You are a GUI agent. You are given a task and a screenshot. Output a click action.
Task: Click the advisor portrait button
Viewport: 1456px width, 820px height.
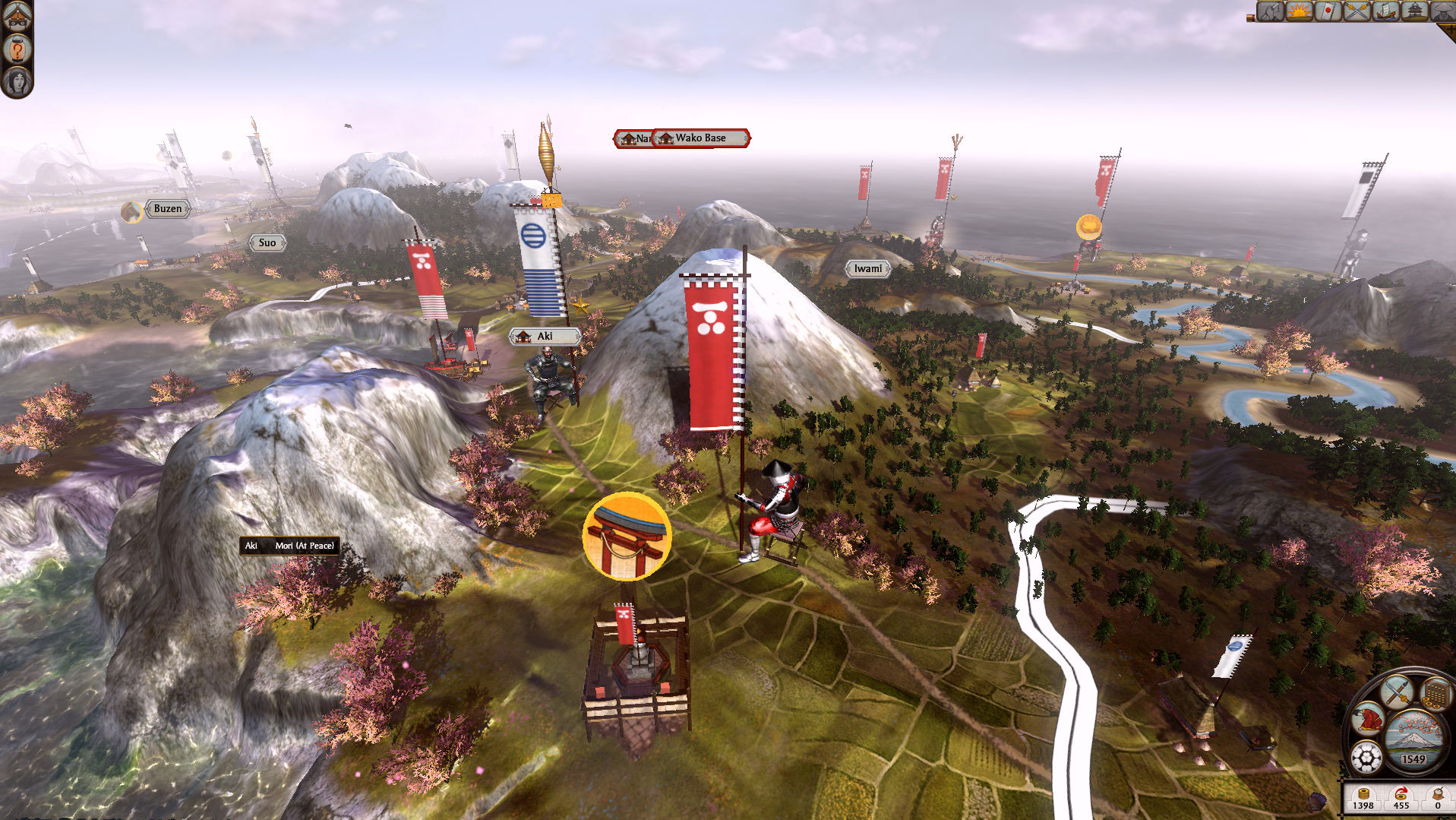coord(17,81)
